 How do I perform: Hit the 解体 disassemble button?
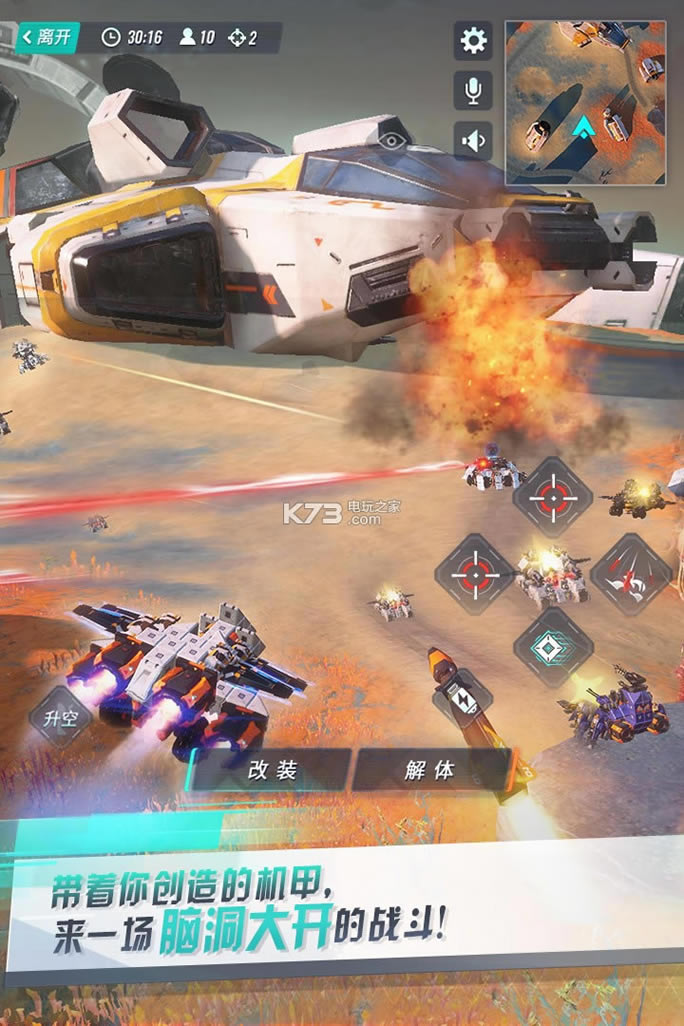431,770
